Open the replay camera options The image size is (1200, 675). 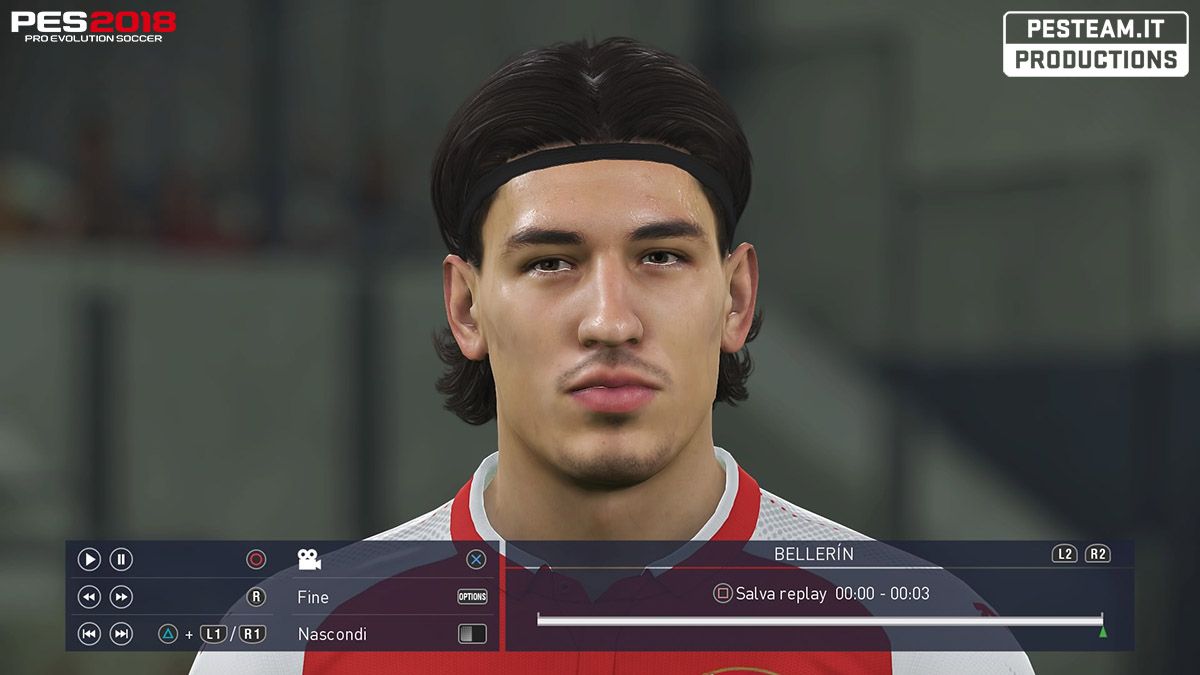coord(309,560)
